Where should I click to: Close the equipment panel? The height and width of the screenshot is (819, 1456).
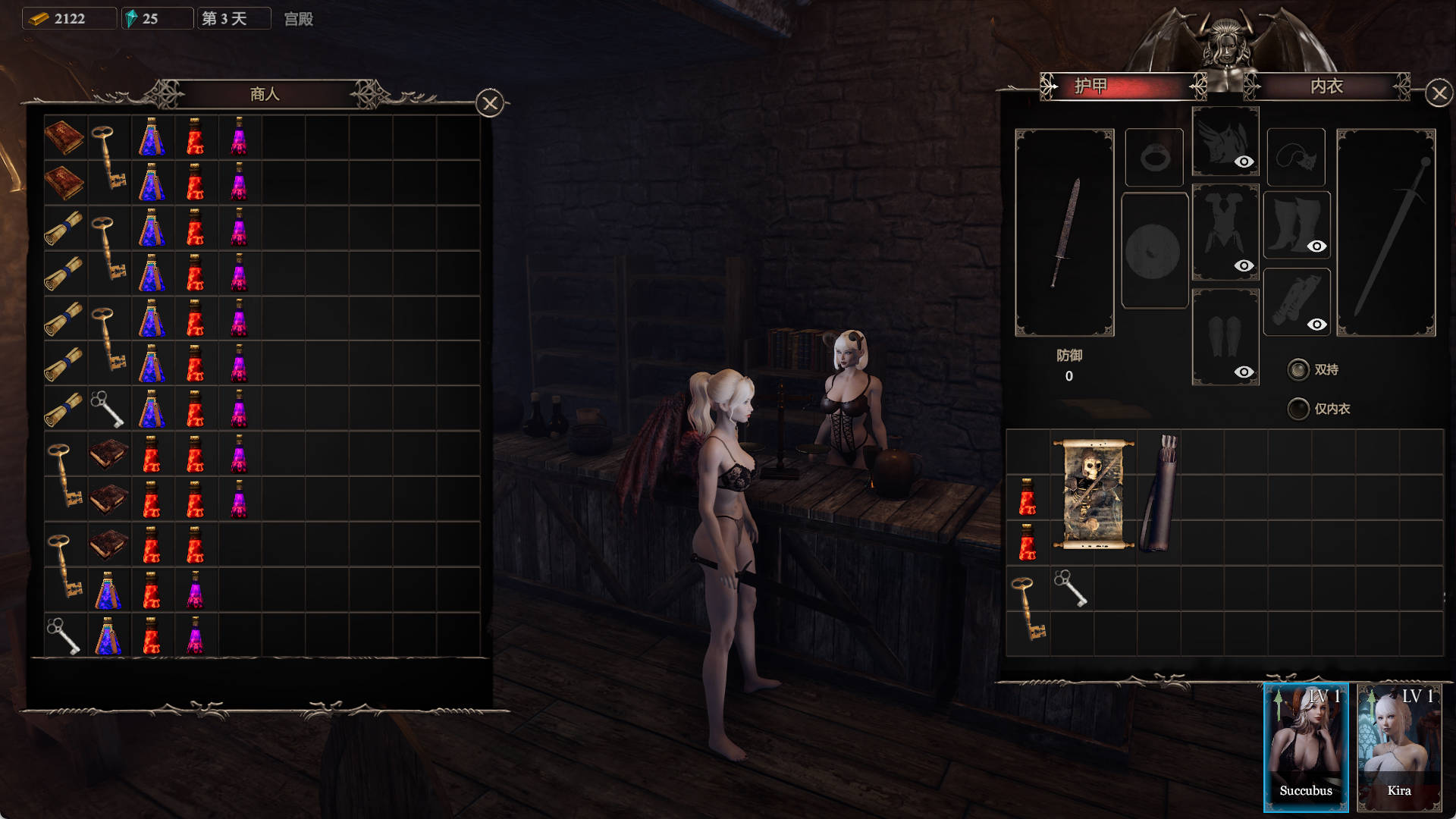pos(1439,93)
